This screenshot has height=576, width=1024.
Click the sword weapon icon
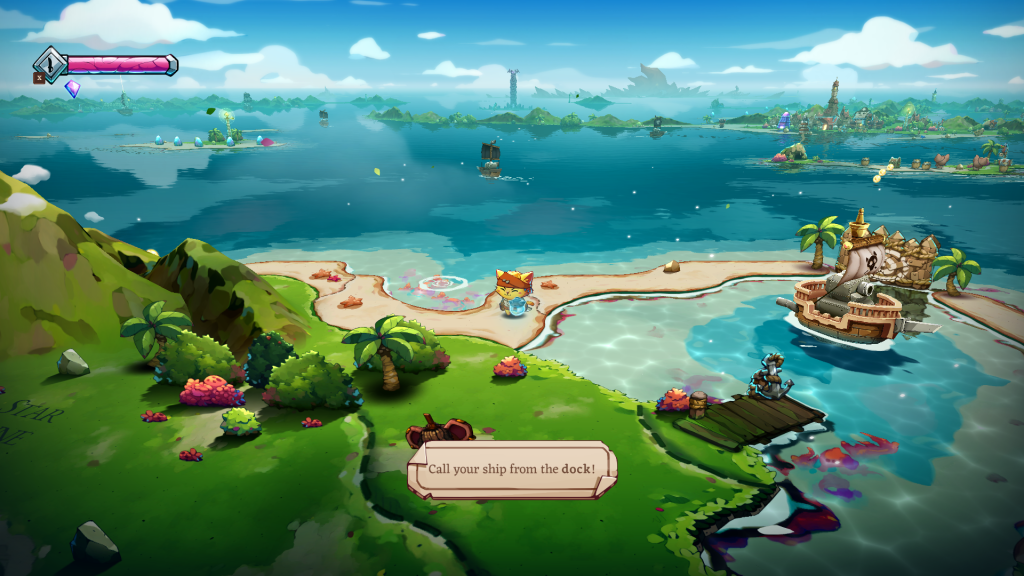(49, 65)
